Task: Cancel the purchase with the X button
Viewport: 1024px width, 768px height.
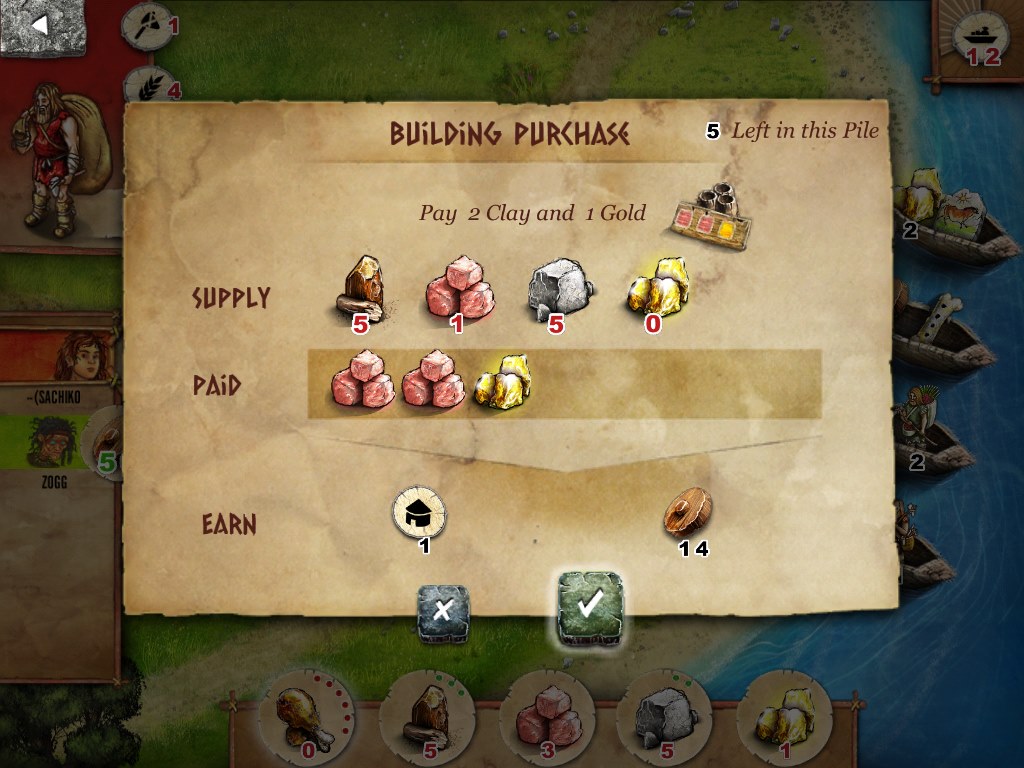Action: (443, 611)
